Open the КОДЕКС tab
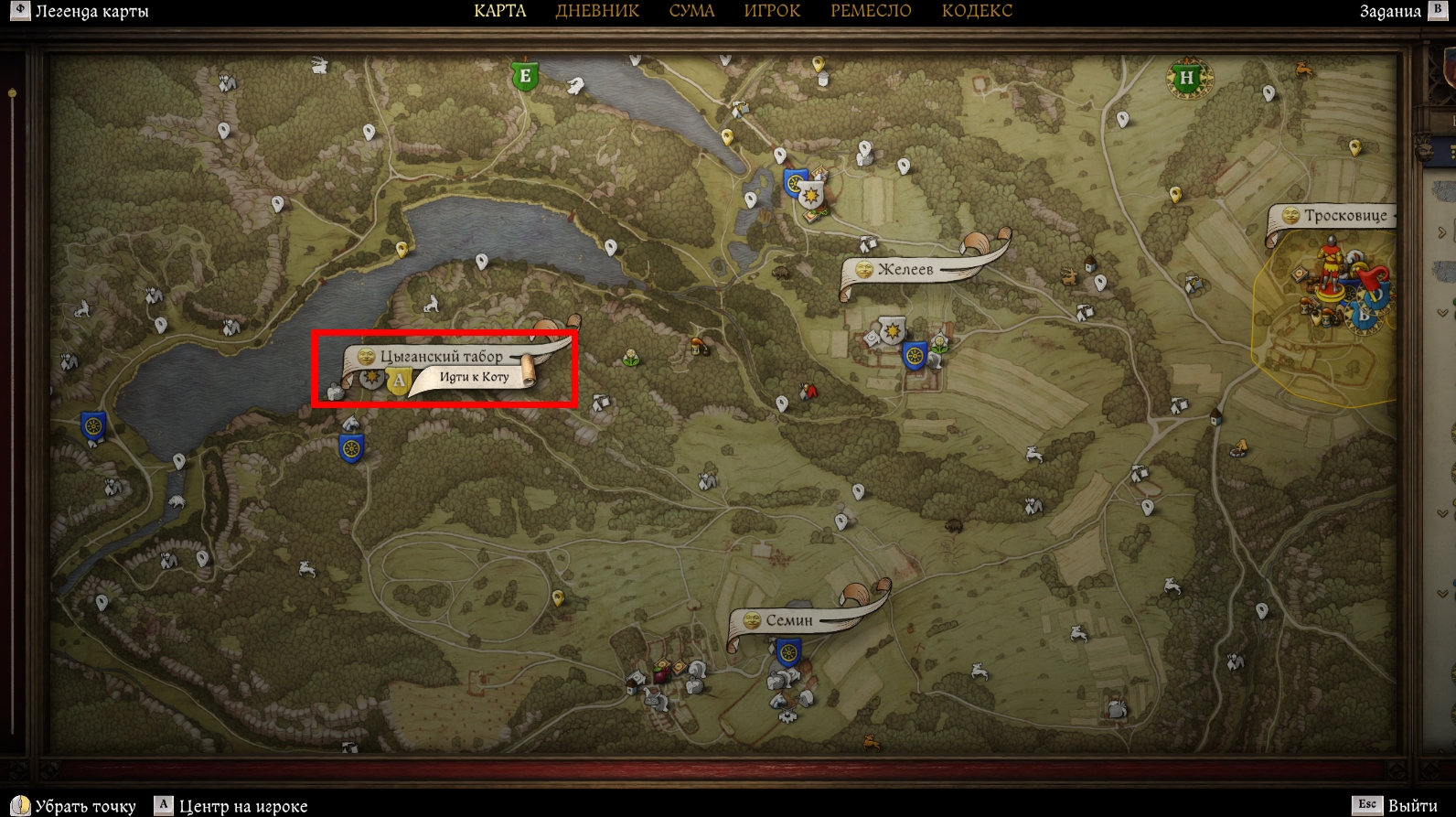The image size is (1456, 817). pyautogui.click(x=977, y=11)
